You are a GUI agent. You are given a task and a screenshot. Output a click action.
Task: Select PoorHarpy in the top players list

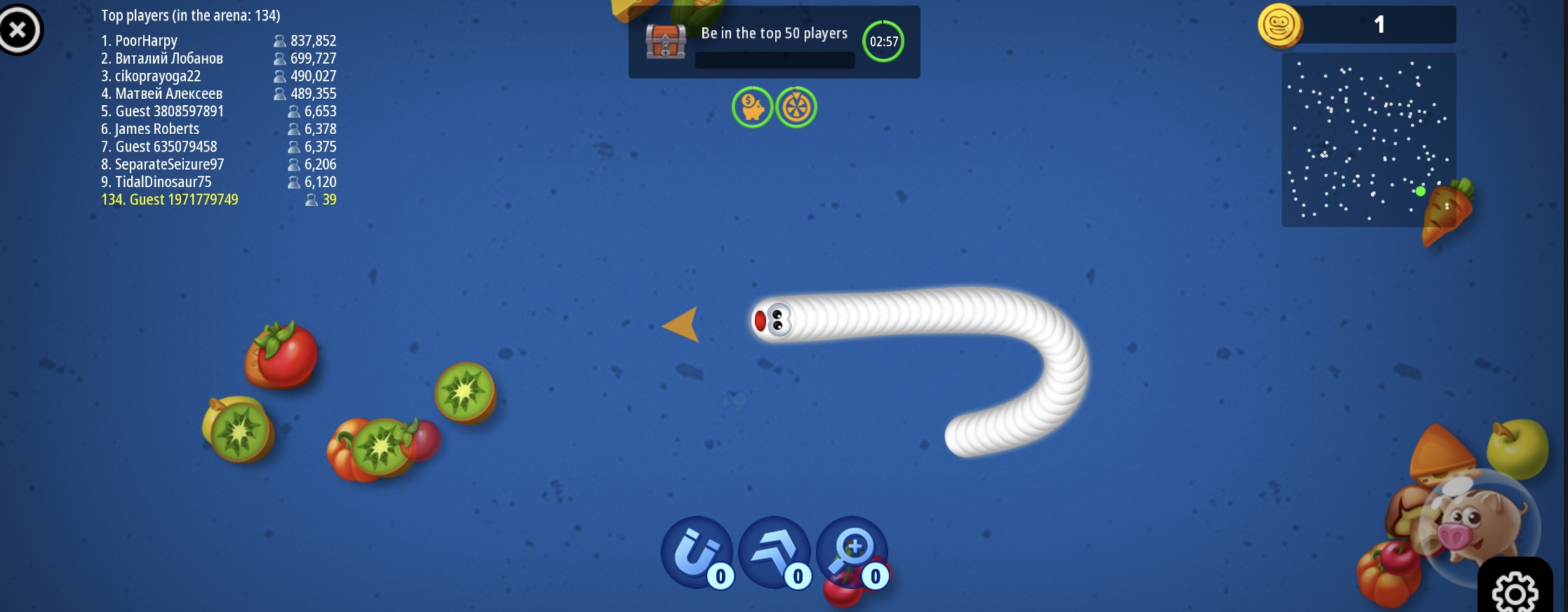pyautogui.click(x=146, y=41)
